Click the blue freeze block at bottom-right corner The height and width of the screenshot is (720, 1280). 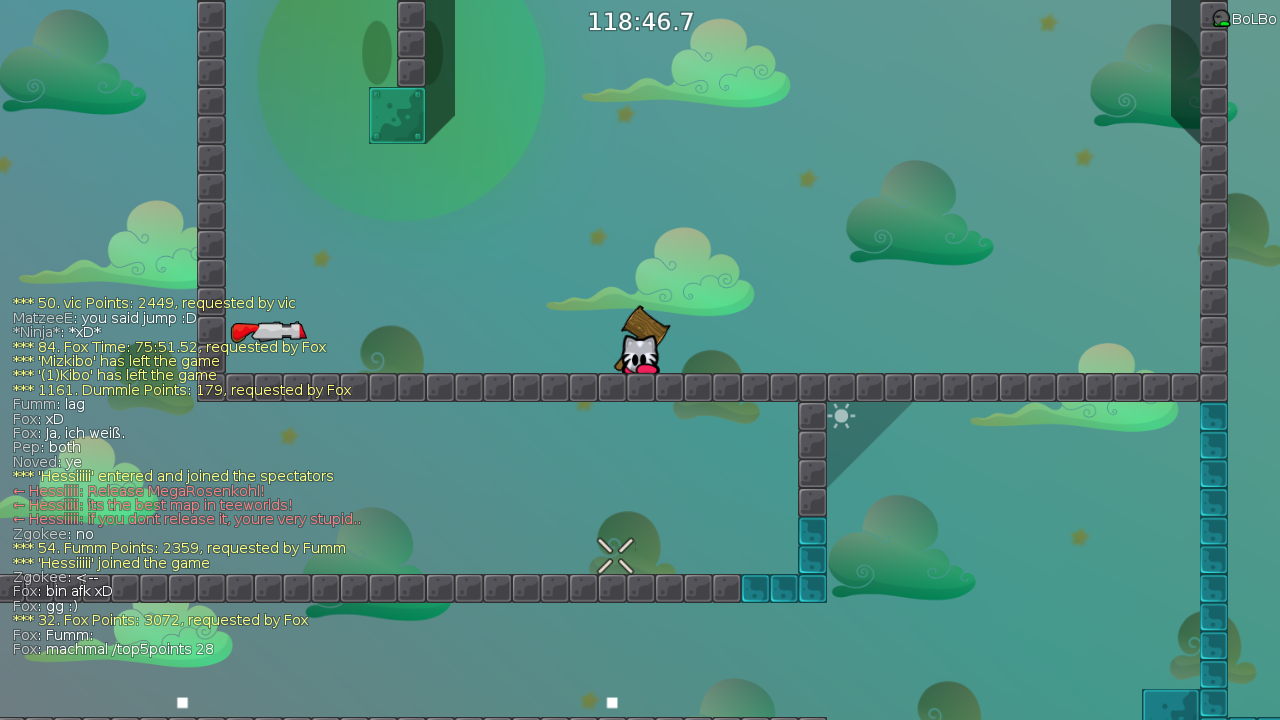pyautogui.click(x=1170, y=705)
